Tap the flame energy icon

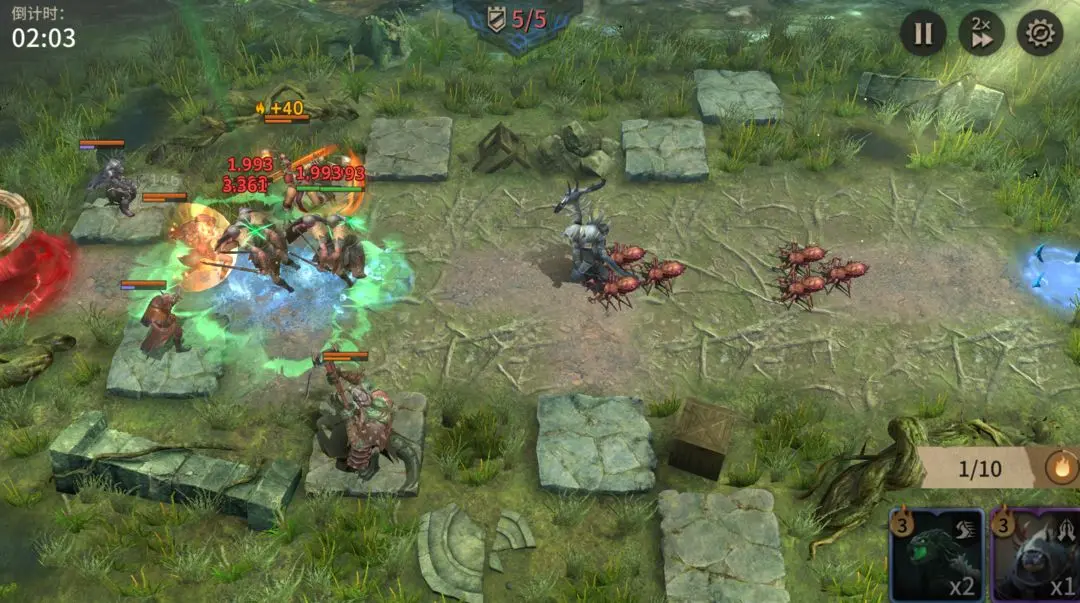point(1061,467)
